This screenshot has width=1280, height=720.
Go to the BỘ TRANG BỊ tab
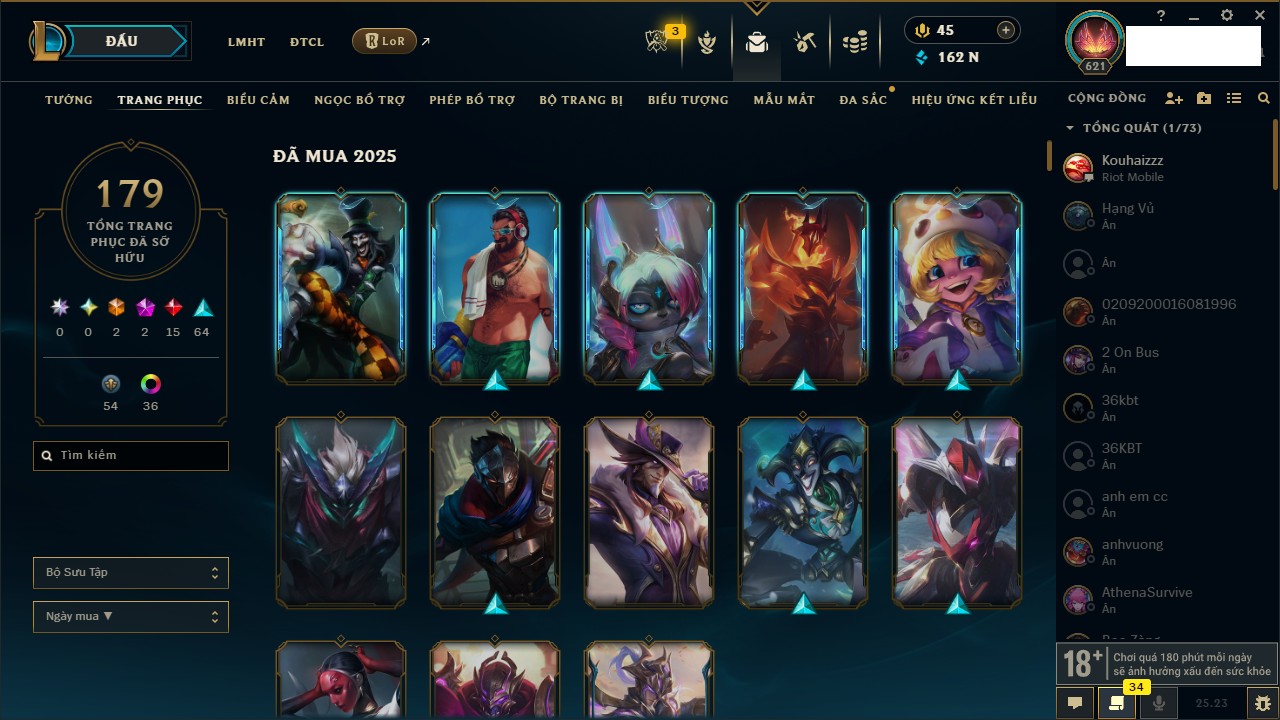click(x=581, y=100)
